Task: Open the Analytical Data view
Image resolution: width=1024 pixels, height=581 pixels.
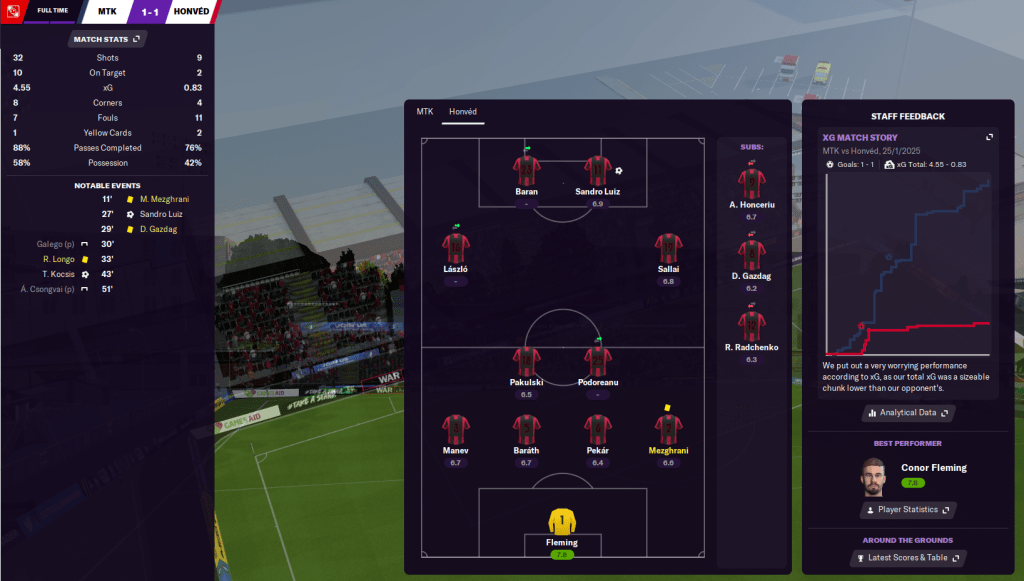Action: 908,412
